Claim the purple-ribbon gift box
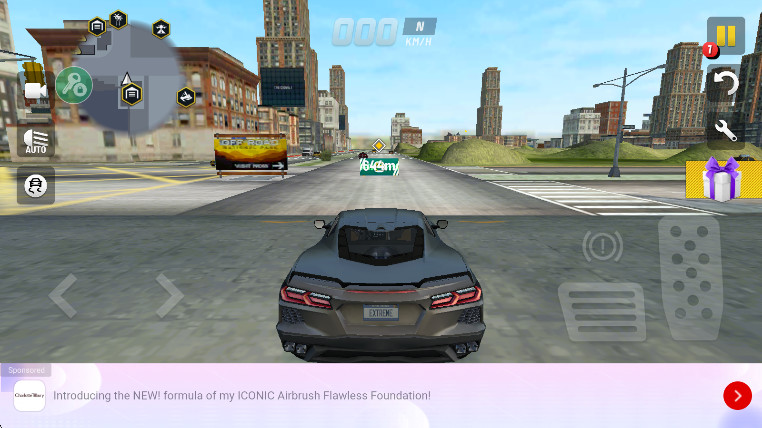 point(720,180)
